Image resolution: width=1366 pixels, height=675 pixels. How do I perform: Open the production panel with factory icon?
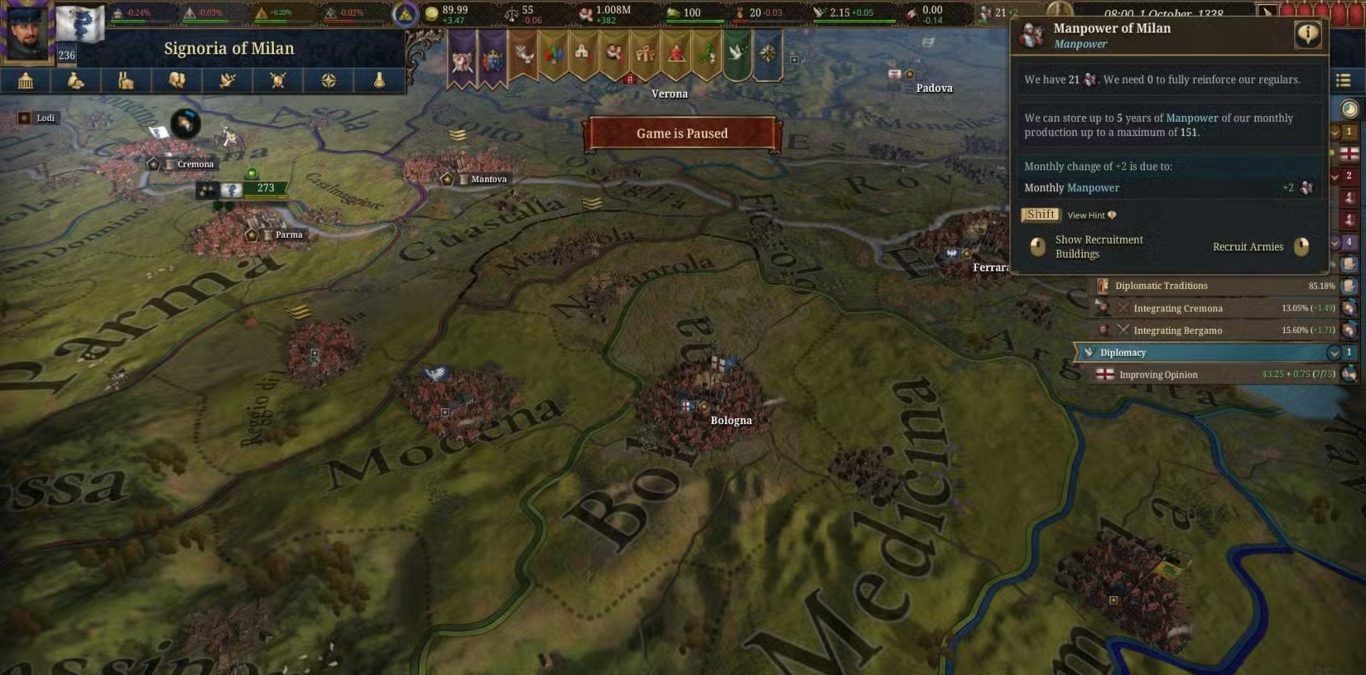pyautogui.click(x=126, y=80)
